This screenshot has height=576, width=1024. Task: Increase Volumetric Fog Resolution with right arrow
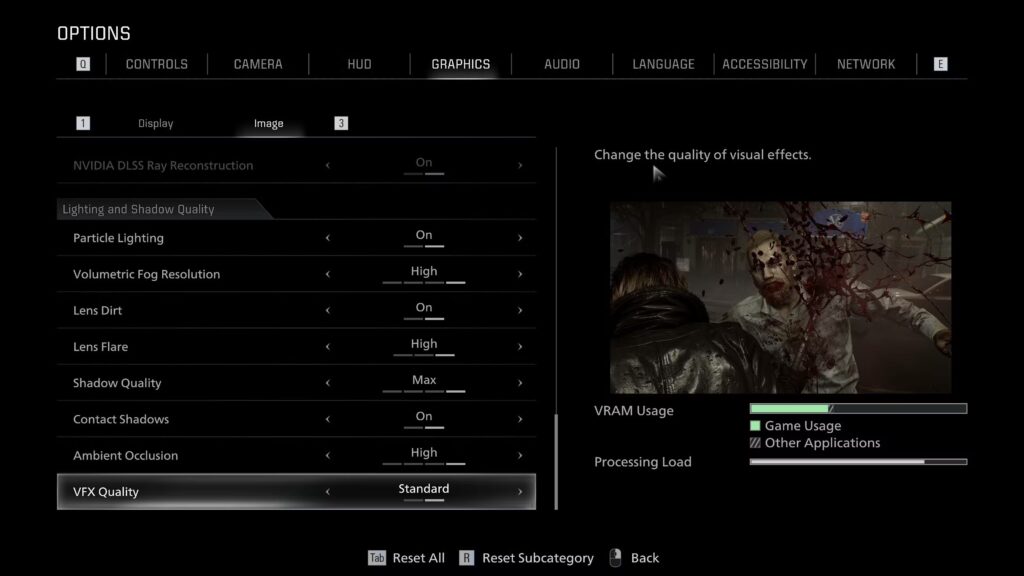pyautogui.click(x=520, y=274)
